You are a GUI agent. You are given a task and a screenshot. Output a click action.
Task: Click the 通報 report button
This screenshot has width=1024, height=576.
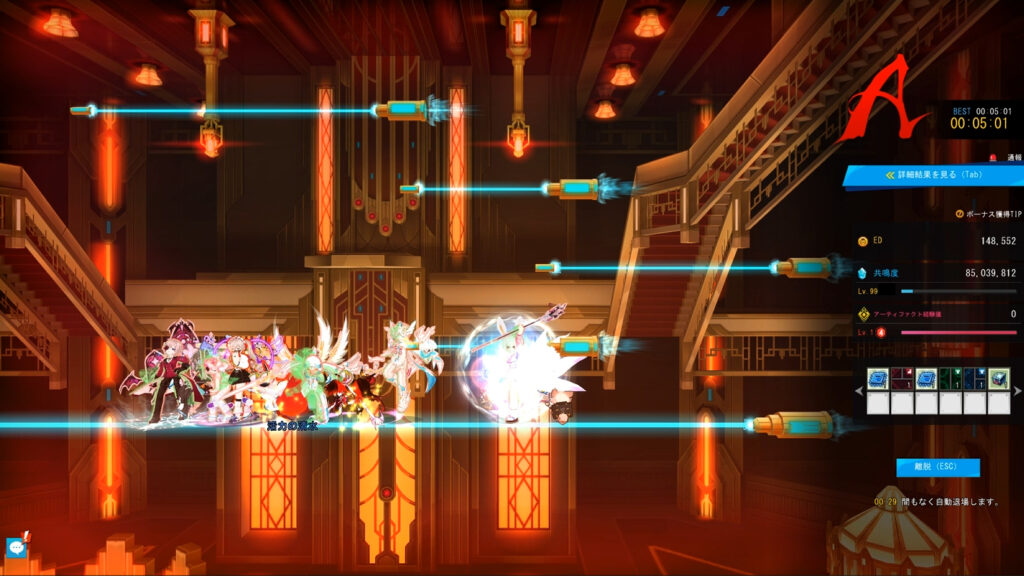click(x=1008, y=158)
